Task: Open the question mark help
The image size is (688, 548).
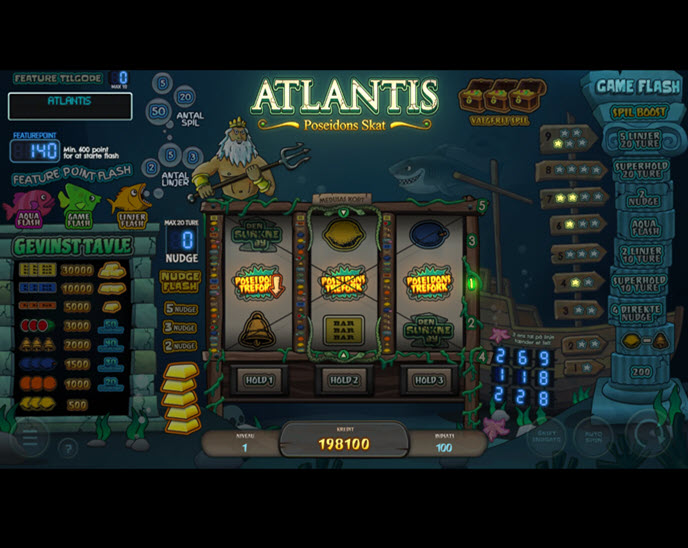Action: pyautogui.click(x=68, y=447)
